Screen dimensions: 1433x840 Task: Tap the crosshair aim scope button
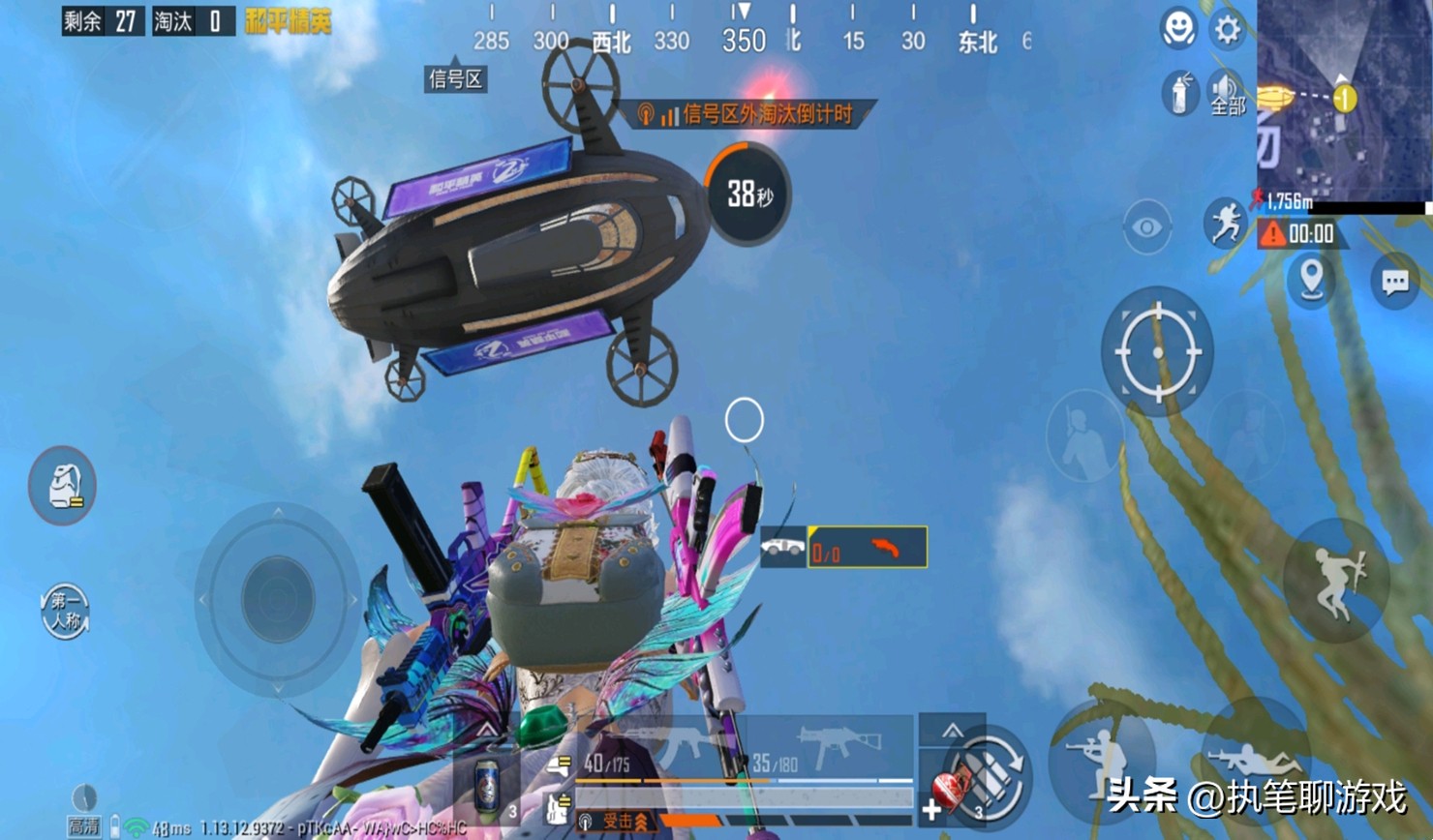coord(1157,352)
